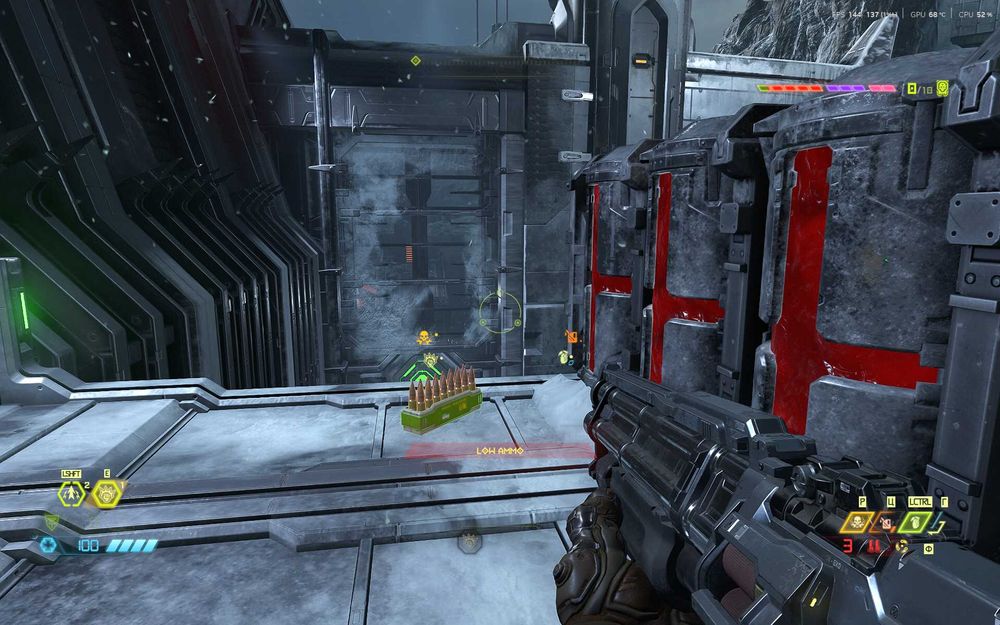Click the blue health cross icon
This screenshot has width=1000, height=625.
pyautogui.click(x=48, y=545)
